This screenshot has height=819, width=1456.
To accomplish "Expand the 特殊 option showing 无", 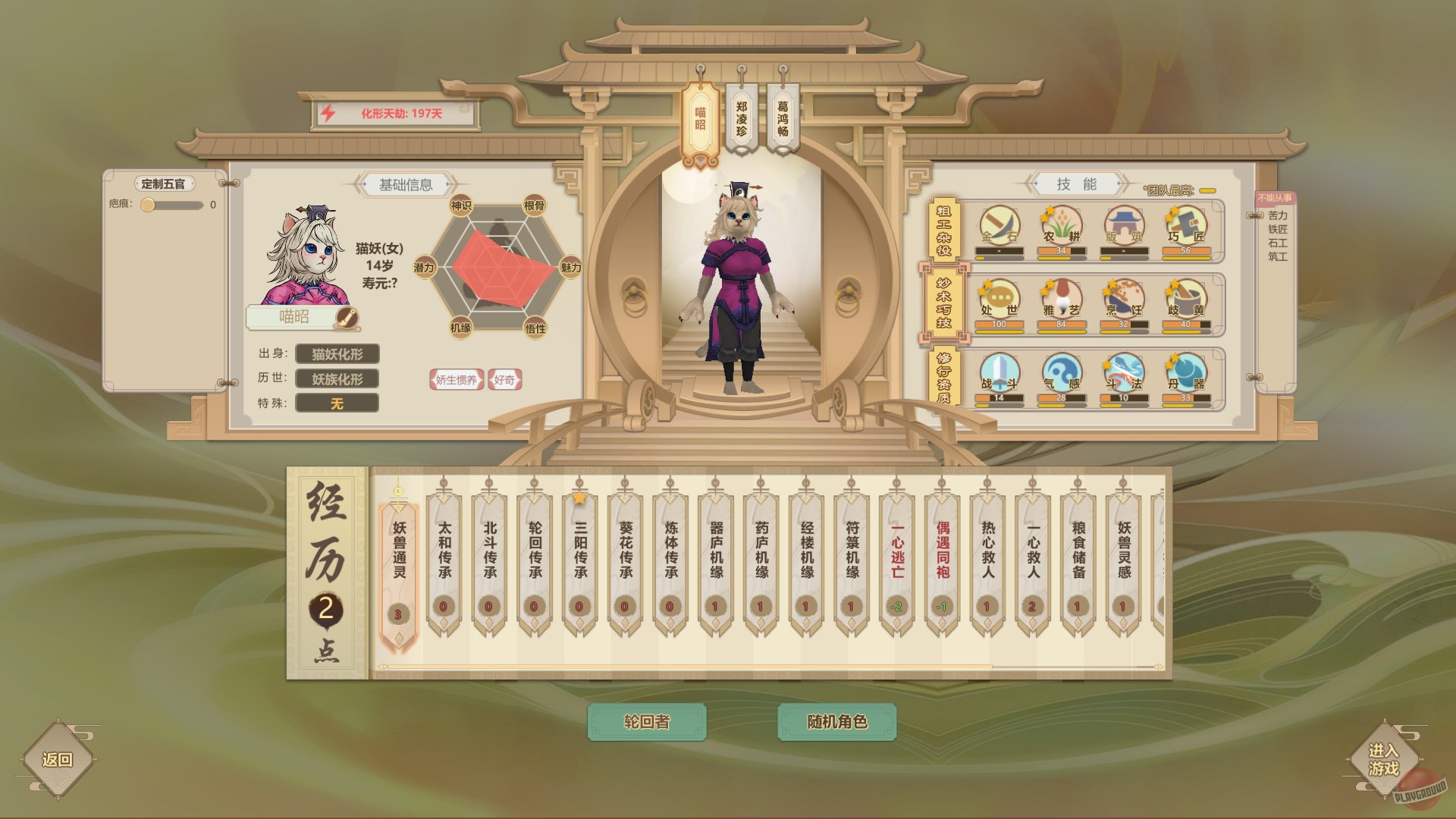I will (336, 404).
